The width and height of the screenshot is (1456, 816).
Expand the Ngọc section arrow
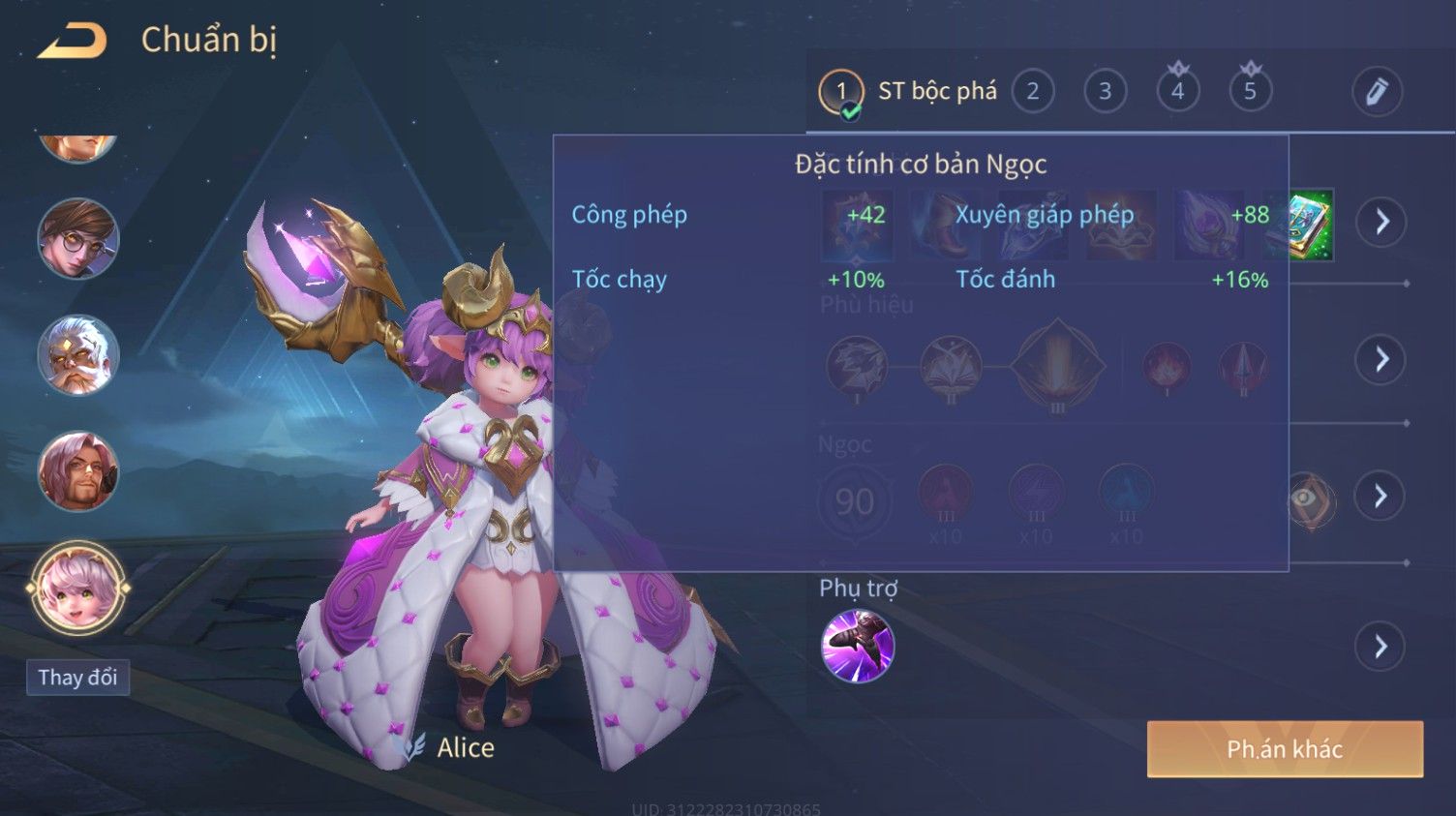click(1380, 497)
